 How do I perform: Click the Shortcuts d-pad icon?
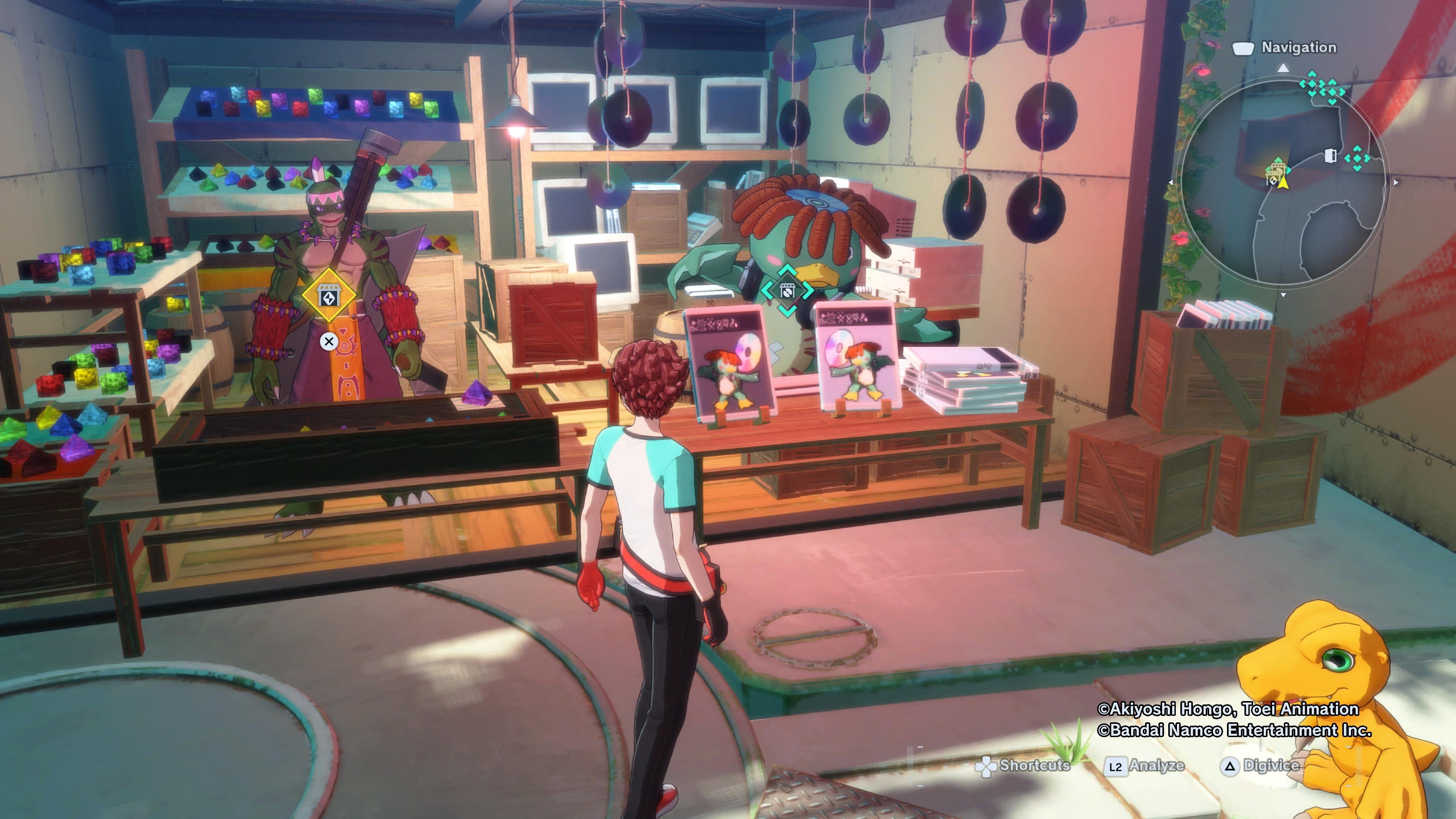coord(986,767)
